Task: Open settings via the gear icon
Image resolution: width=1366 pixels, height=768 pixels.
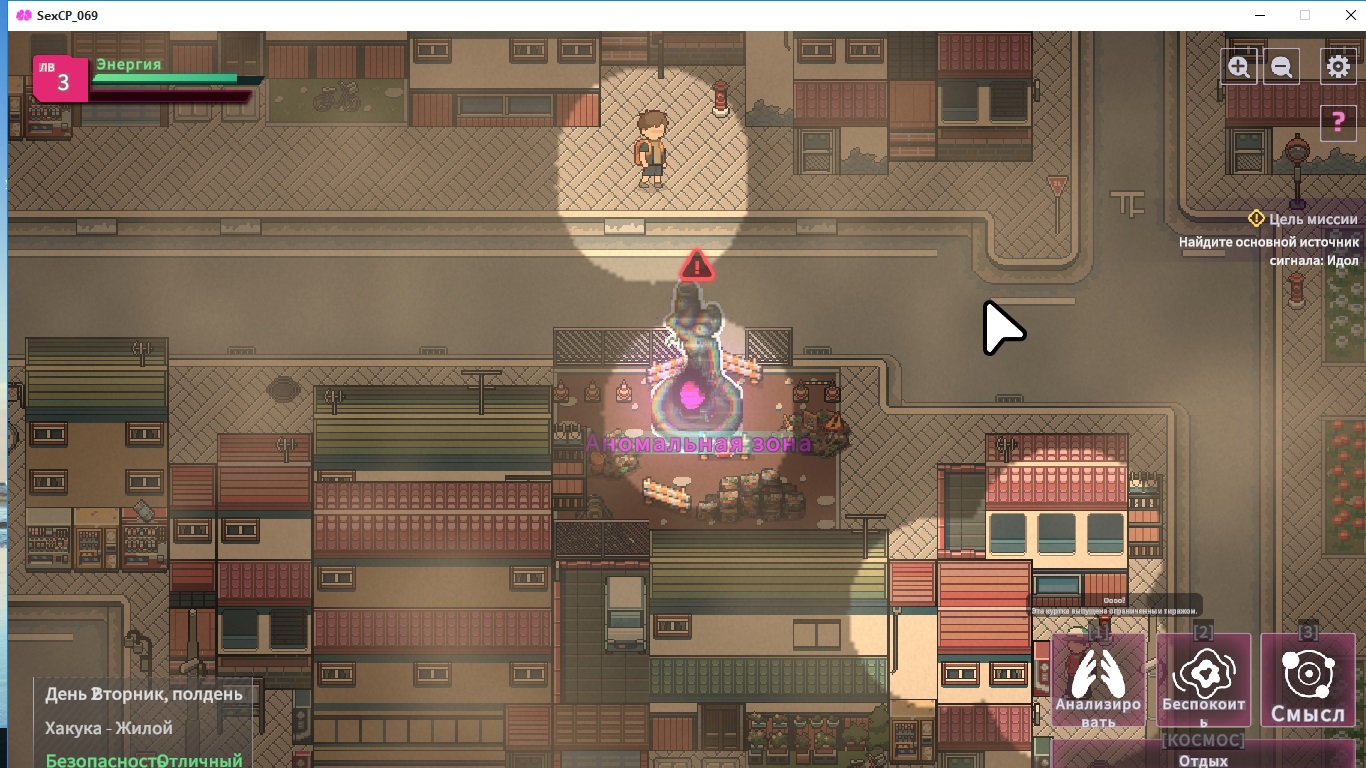Action: click(1338, 67)
